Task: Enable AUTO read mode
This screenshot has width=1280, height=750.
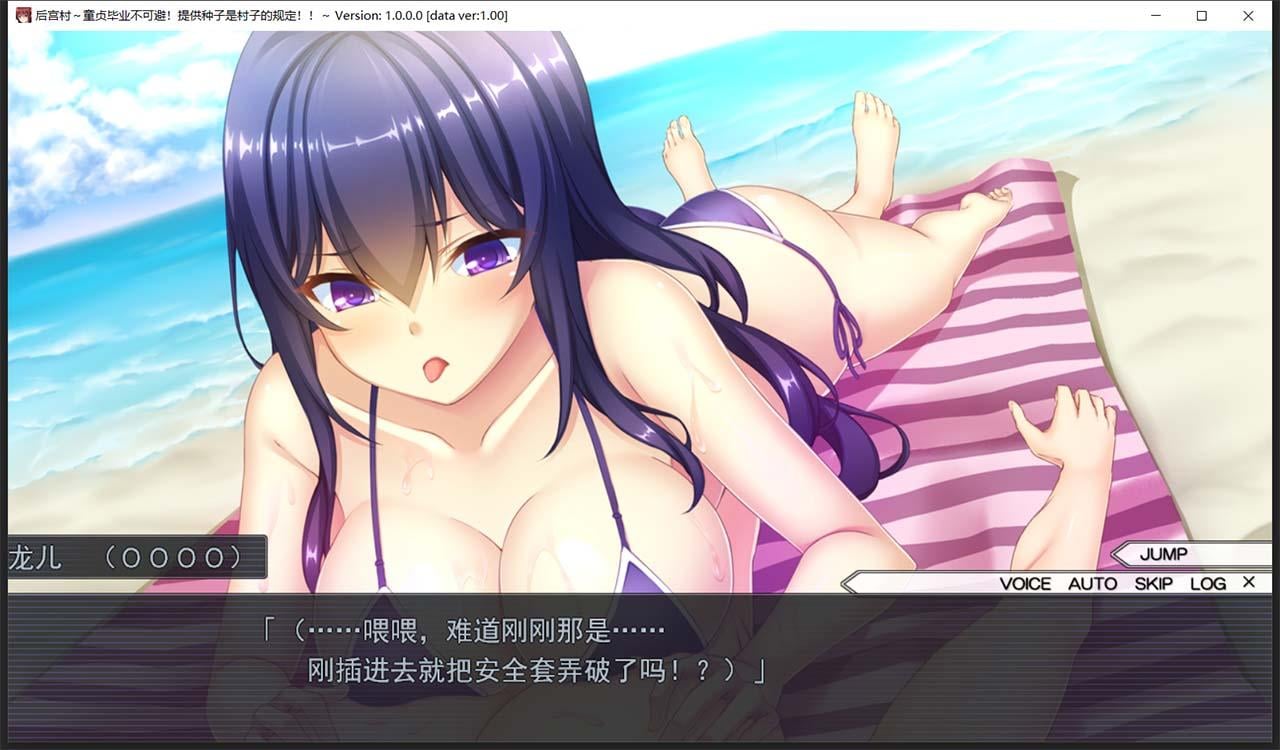Action: point(1093,583)
